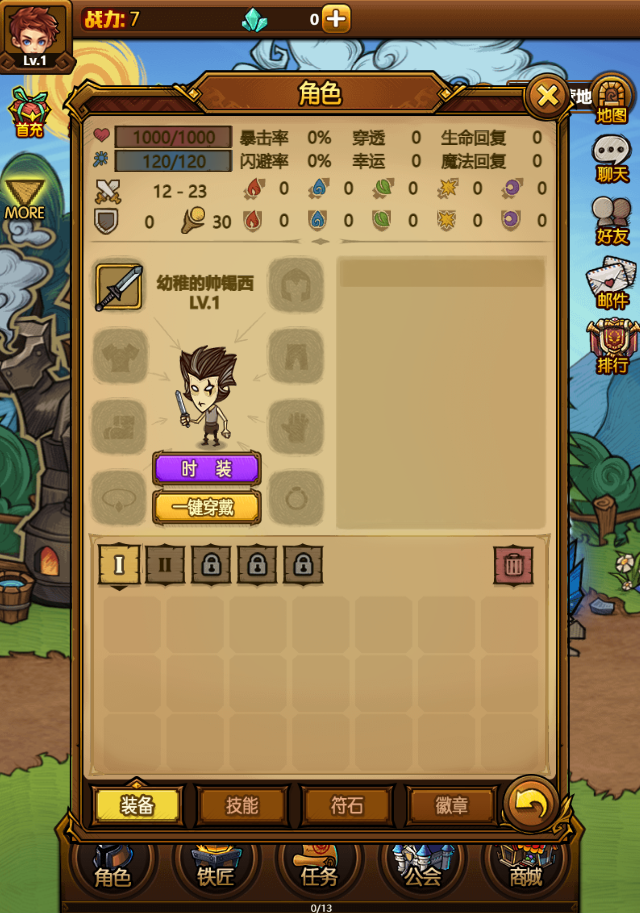640x913 pixels.
Task: Switch to the 符石 rune stone tab
Action: 347,805
